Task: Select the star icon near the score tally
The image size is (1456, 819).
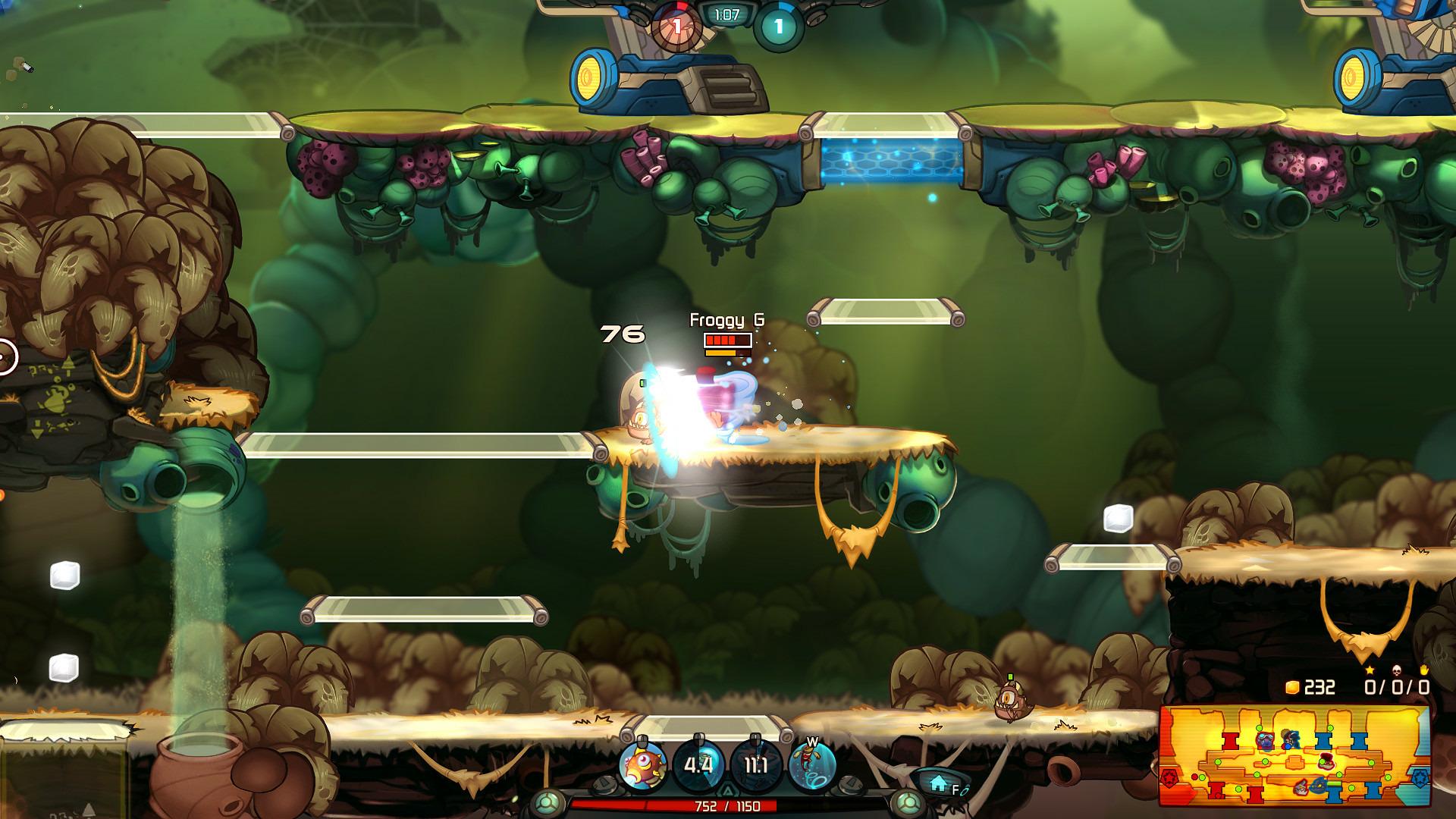Action: (x=1369, y=671)
